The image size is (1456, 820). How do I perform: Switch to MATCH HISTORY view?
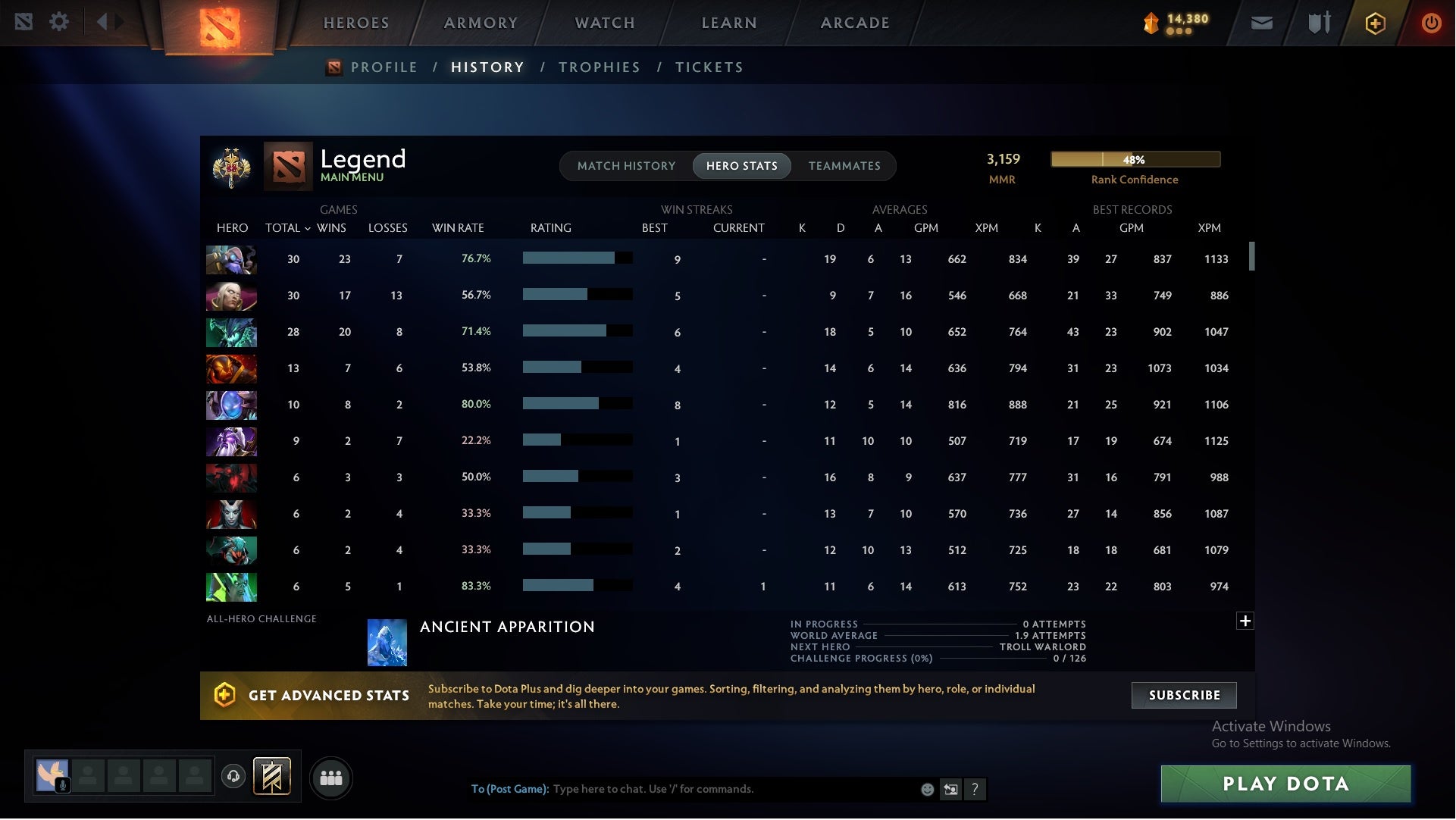[x=626, y=166]
